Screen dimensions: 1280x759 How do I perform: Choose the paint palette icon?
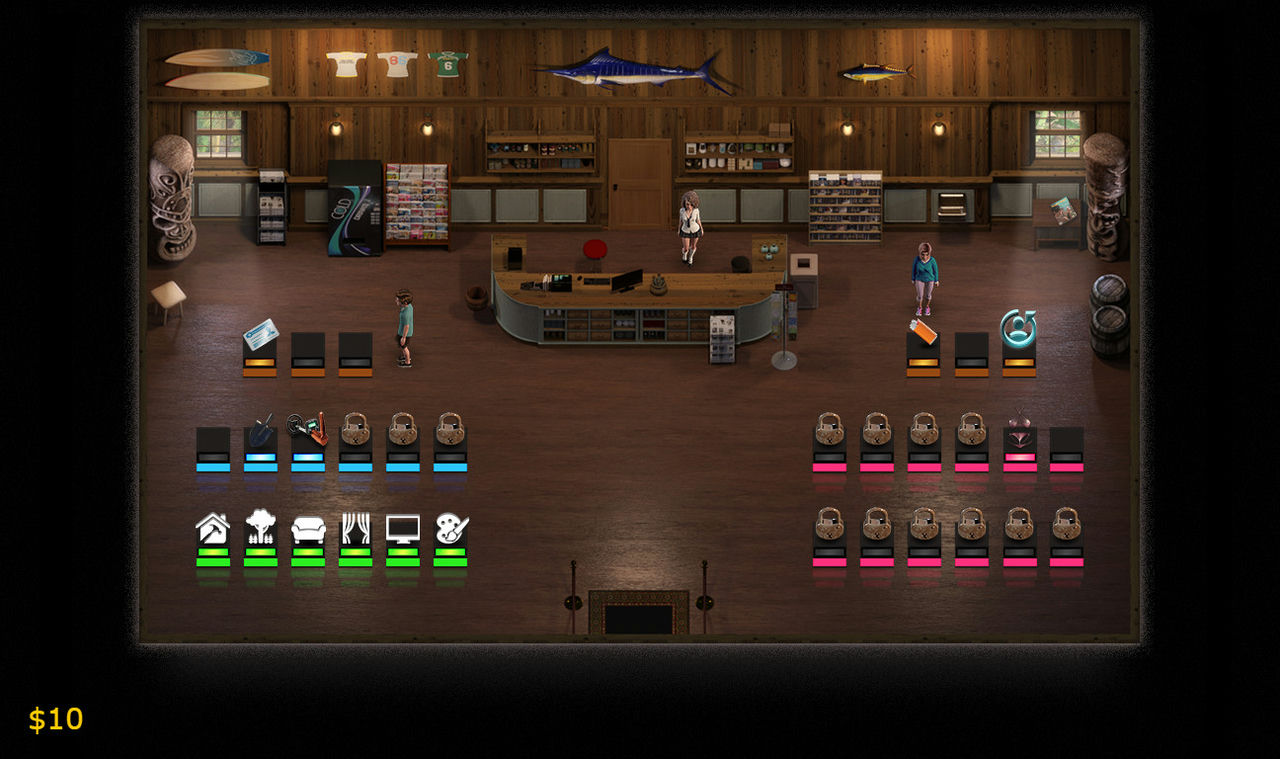tap(451, 528)
